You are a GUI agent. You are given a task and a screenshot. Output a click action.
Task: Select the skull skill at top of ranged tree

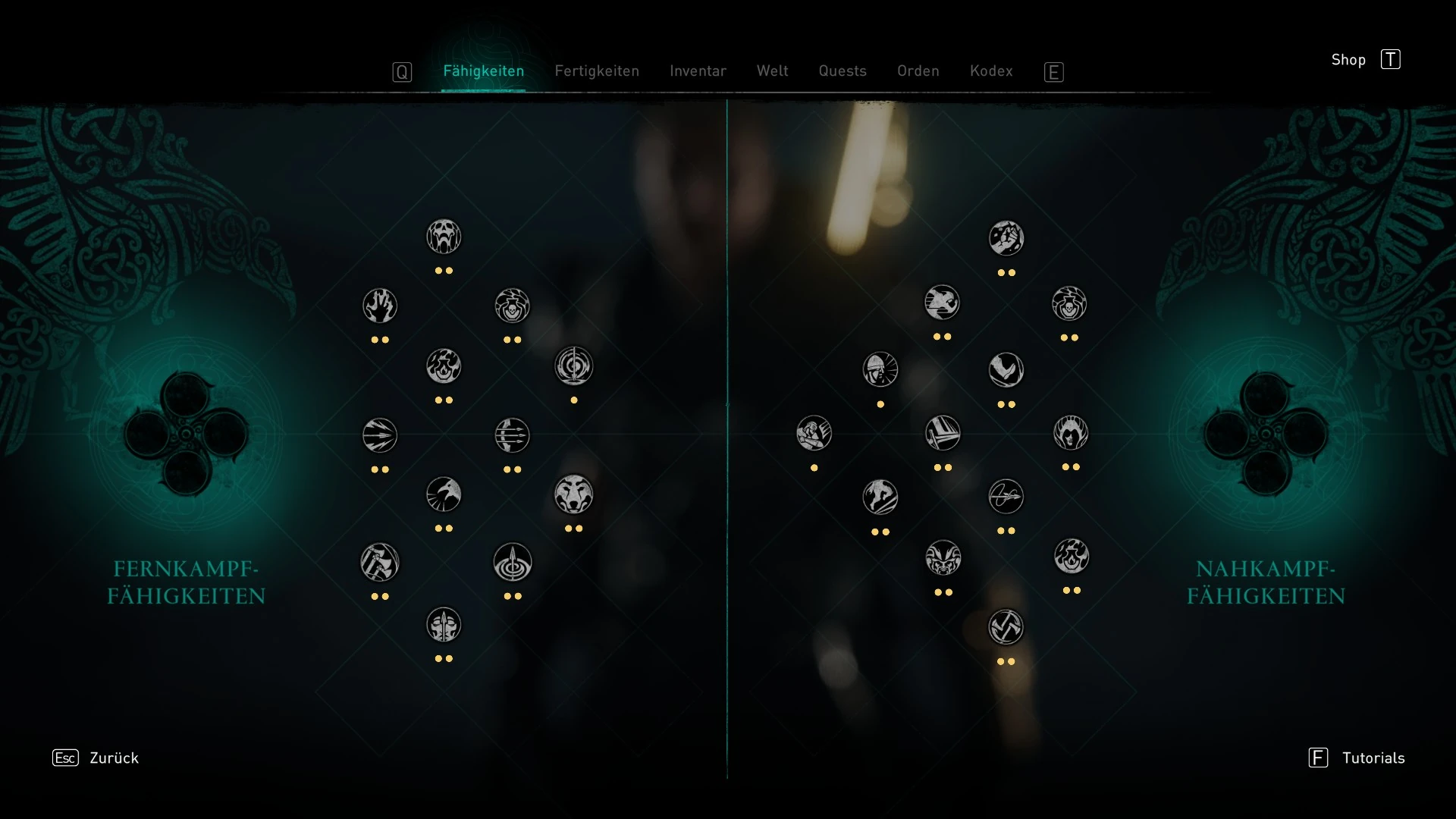(x=444, y=236)
